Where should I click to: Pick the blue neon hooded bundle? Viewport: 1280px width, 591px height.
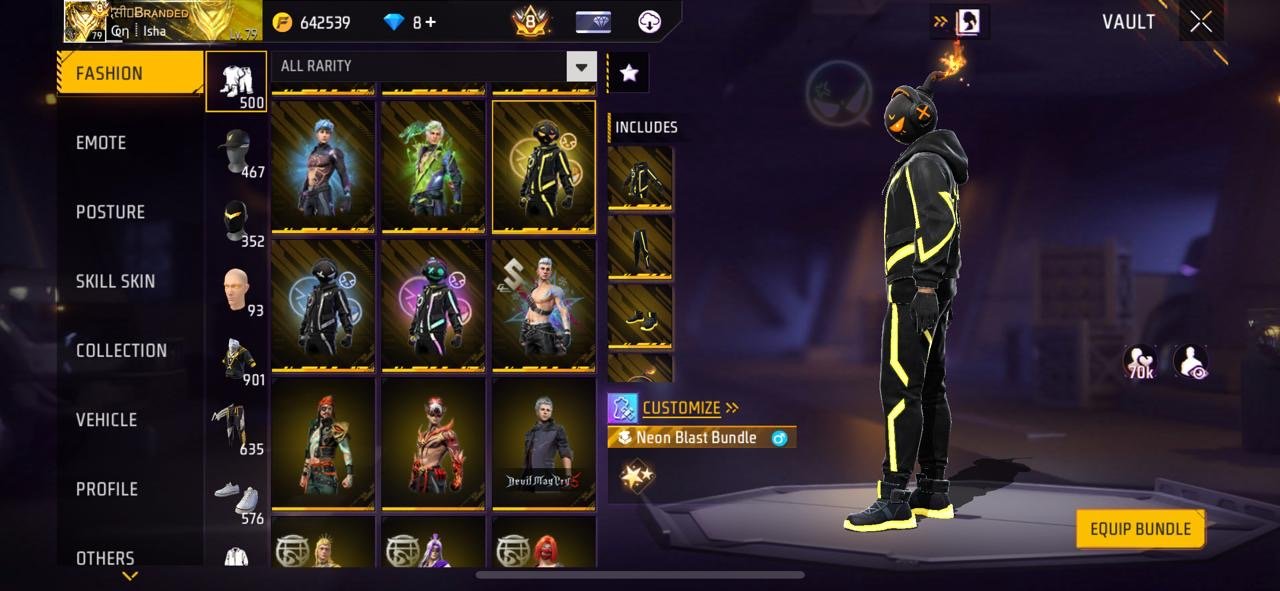click(323, 304)
